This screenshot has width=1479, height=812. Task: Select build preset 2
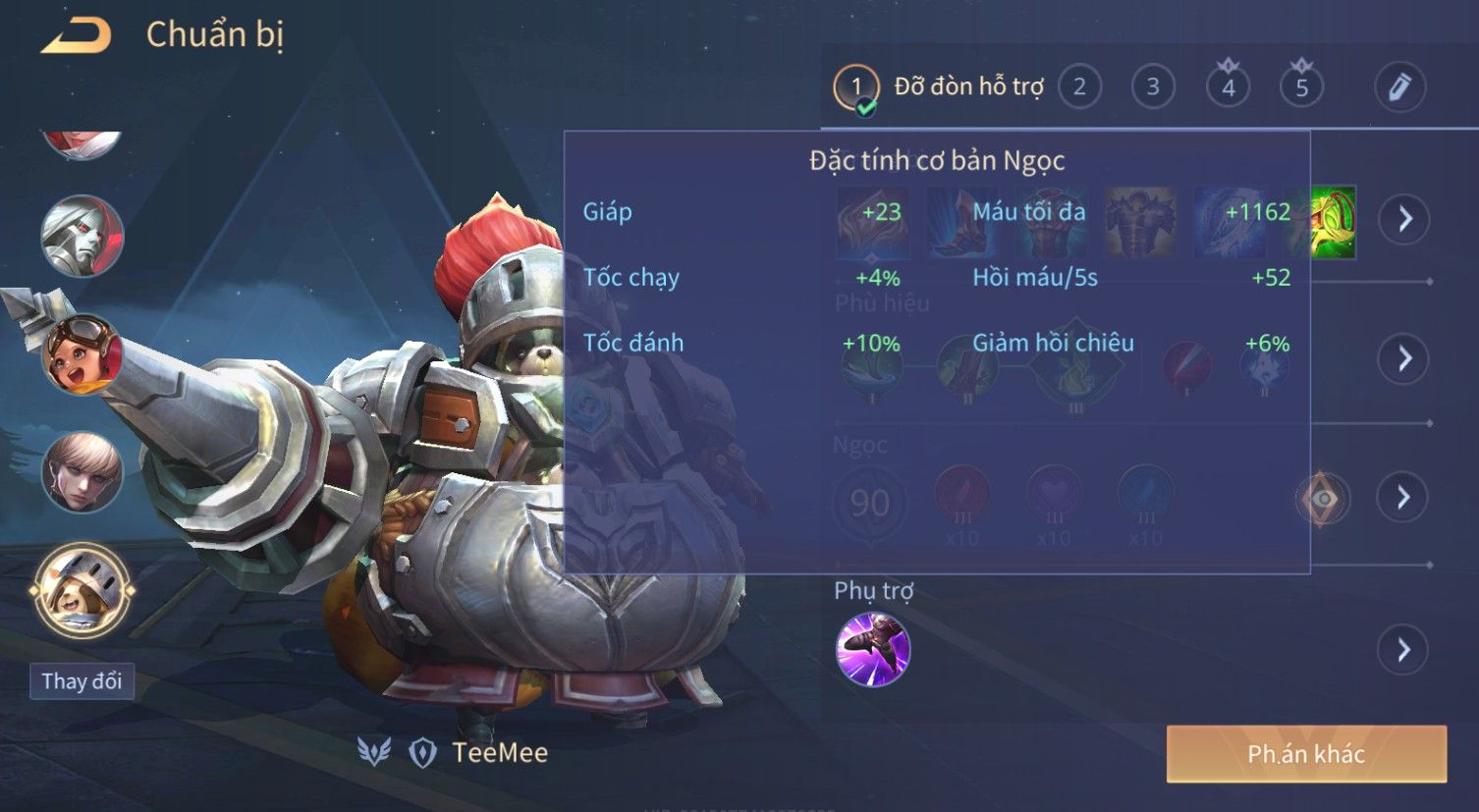pos(1079,87)
